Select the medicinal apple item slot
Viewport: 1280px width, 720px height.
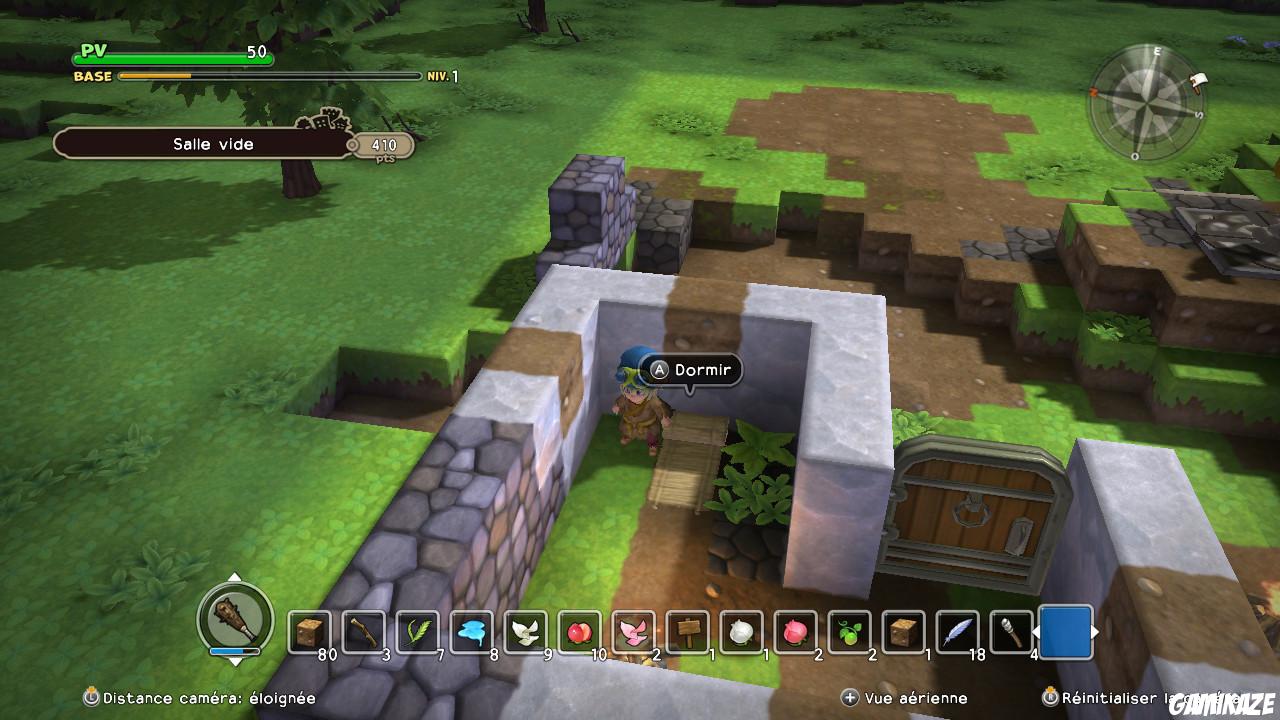point(578,630)
